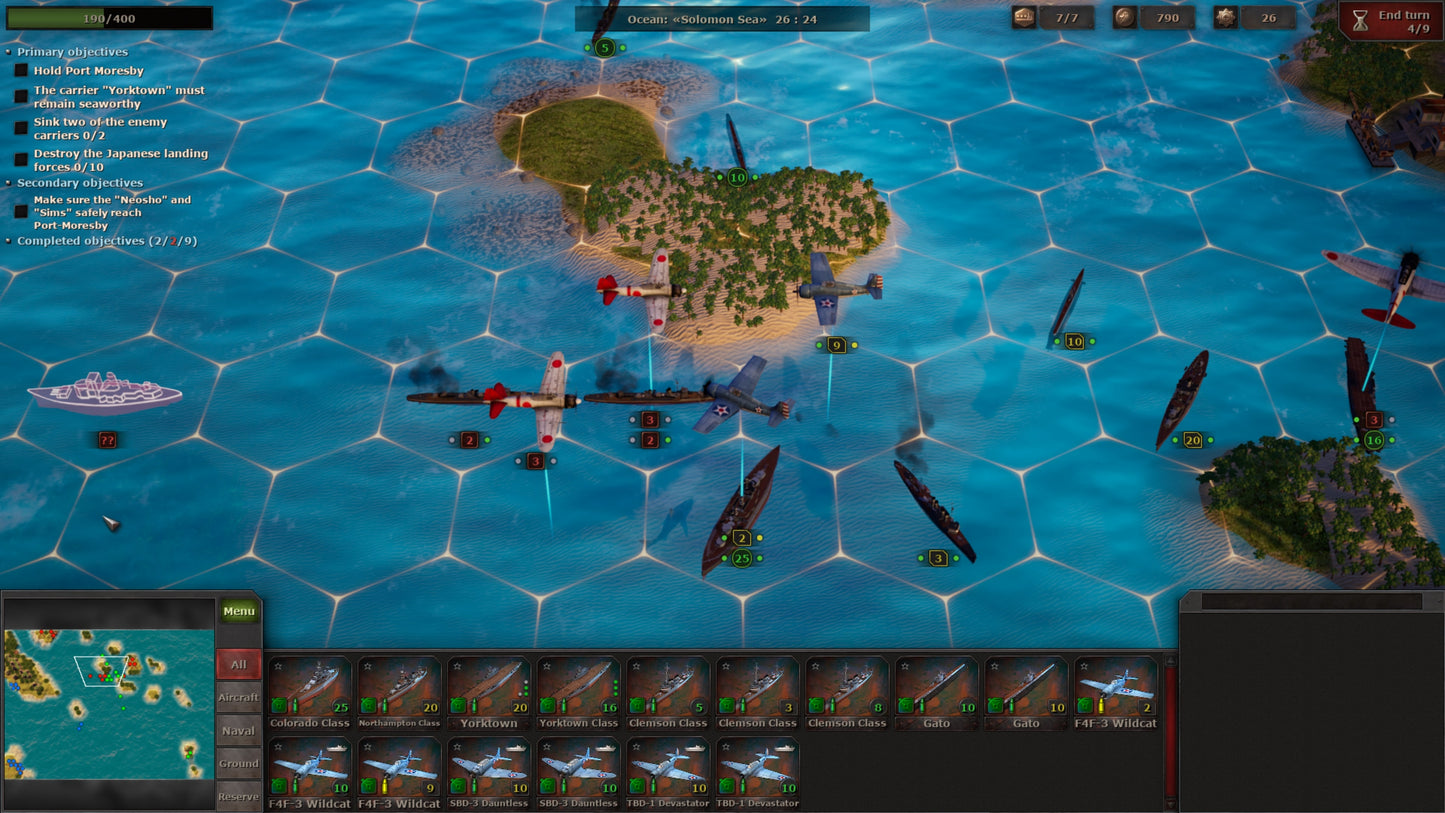The image size is (1445, 813).
Task: Open the Menu
Action: tap(238, 610)
